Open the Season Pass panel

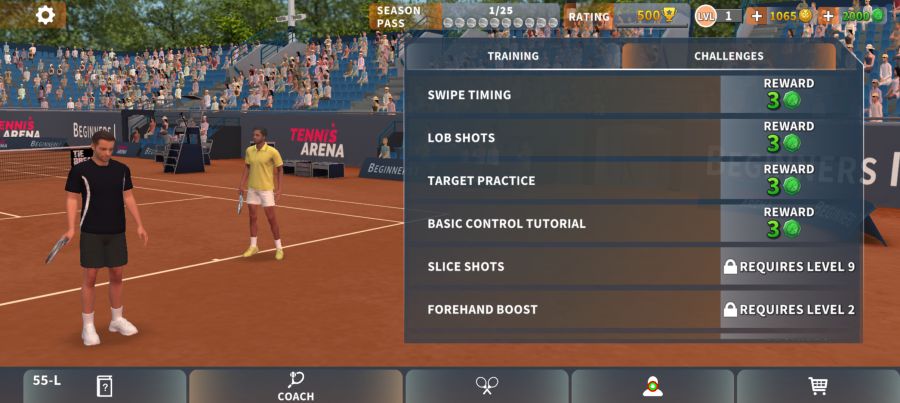pos(465,16)
